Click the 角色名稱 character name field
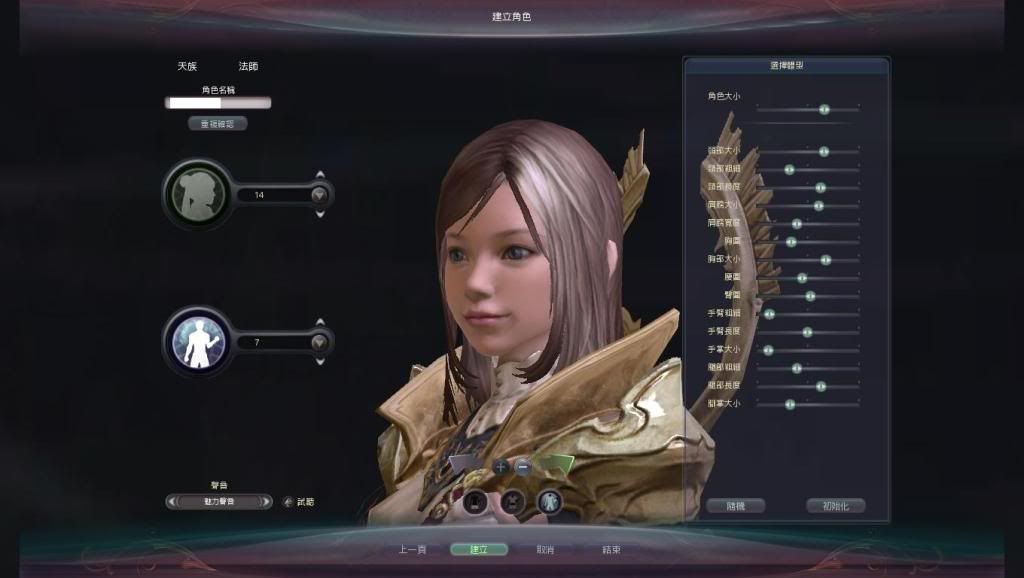Viewport: 1024px width, 578px height. [x=218, y=103]
